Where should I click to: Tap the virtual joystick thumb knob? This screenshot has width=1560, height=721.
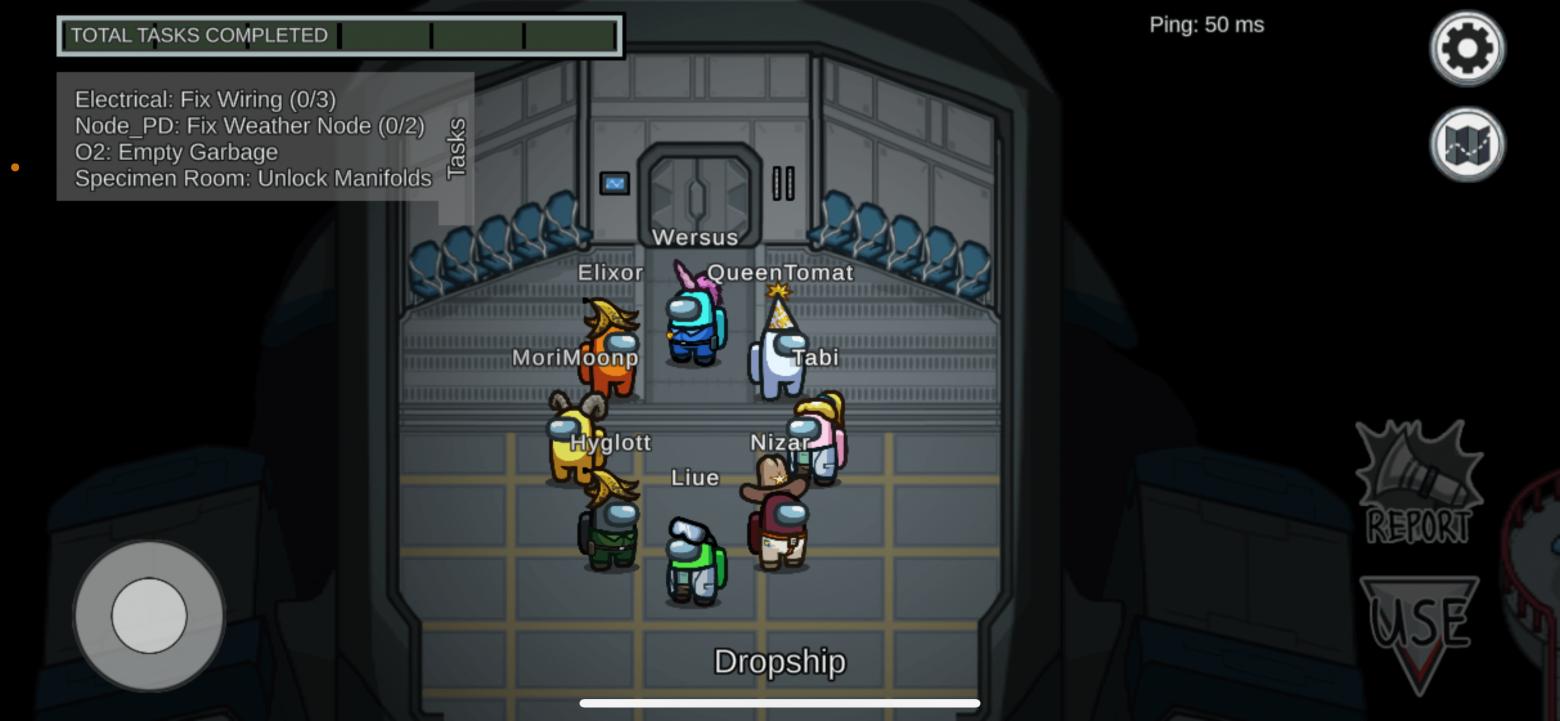click(x=149, y=616)
